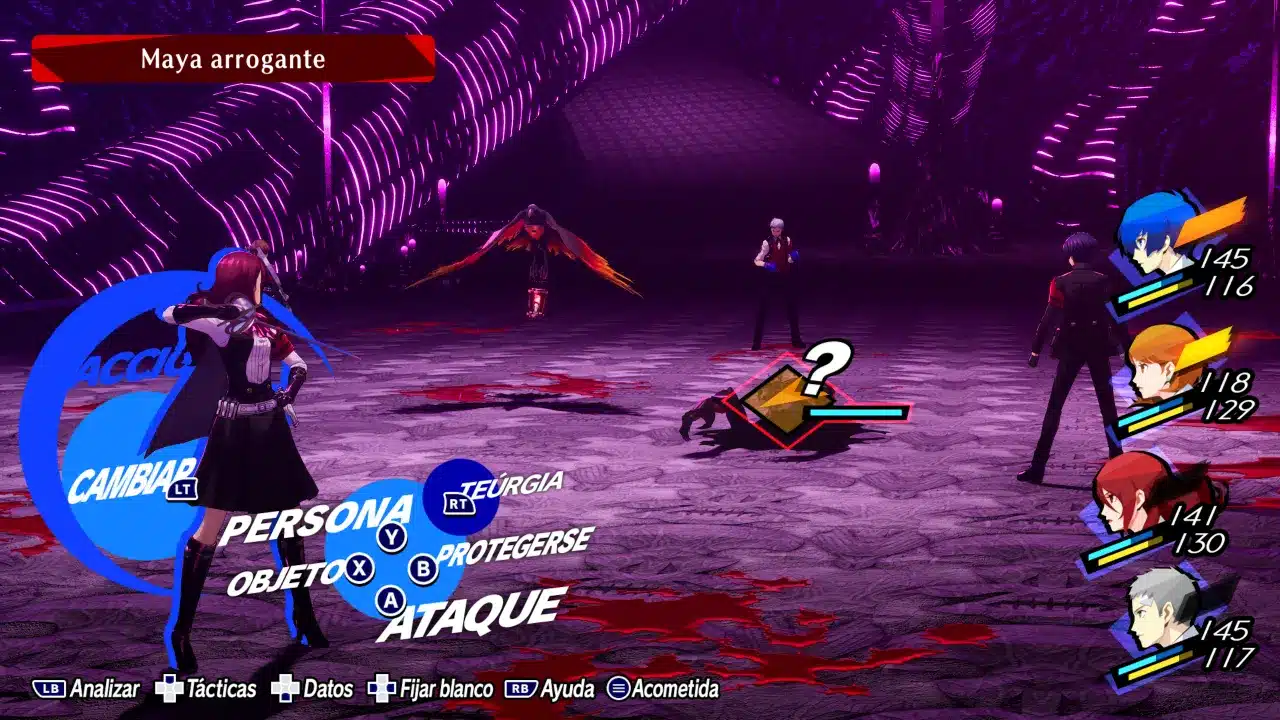Choose Fijar blanco targeting option

tap(430, 689)
